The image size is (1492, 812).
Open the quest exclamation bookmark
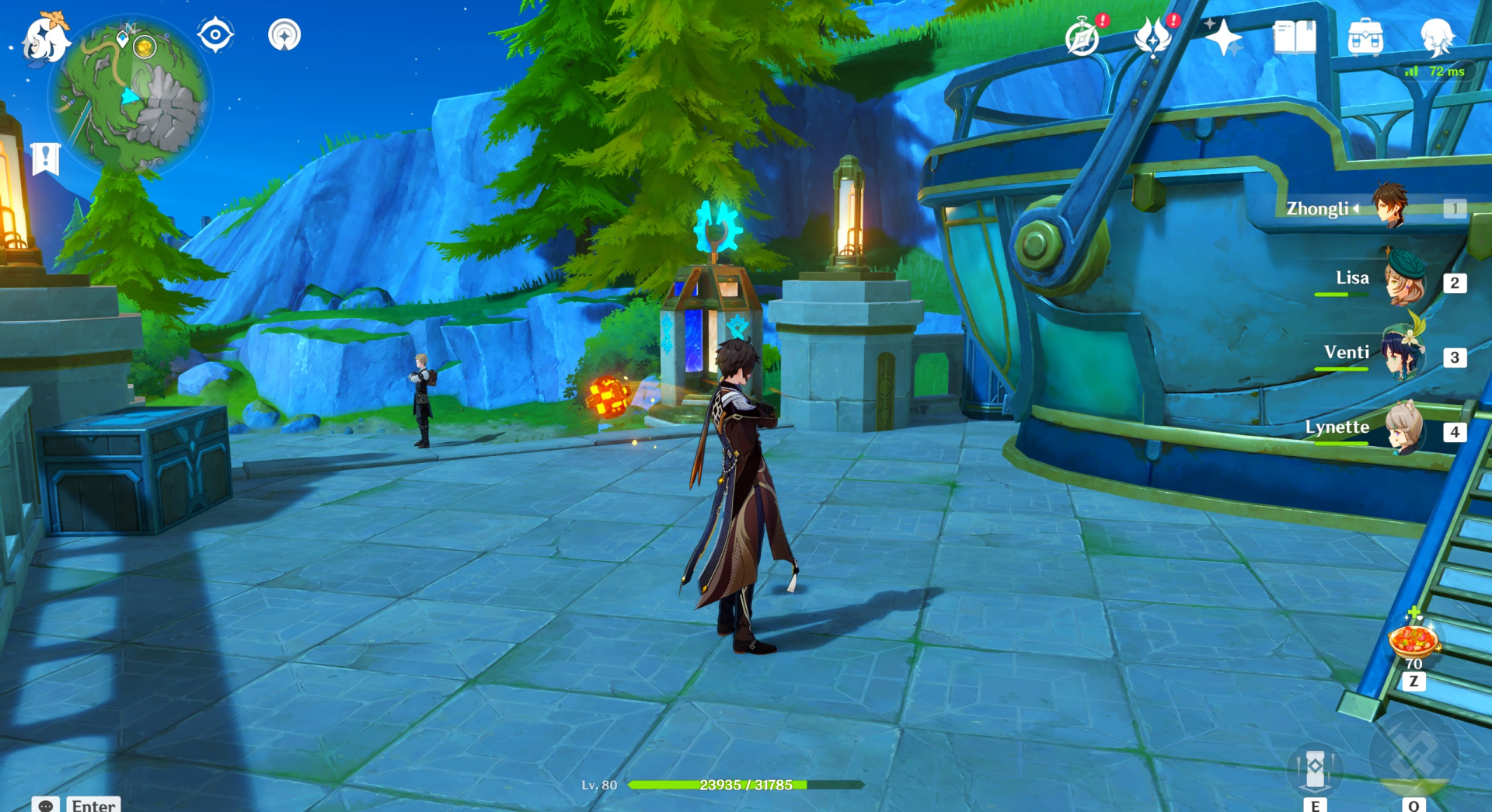coord(46,159)
